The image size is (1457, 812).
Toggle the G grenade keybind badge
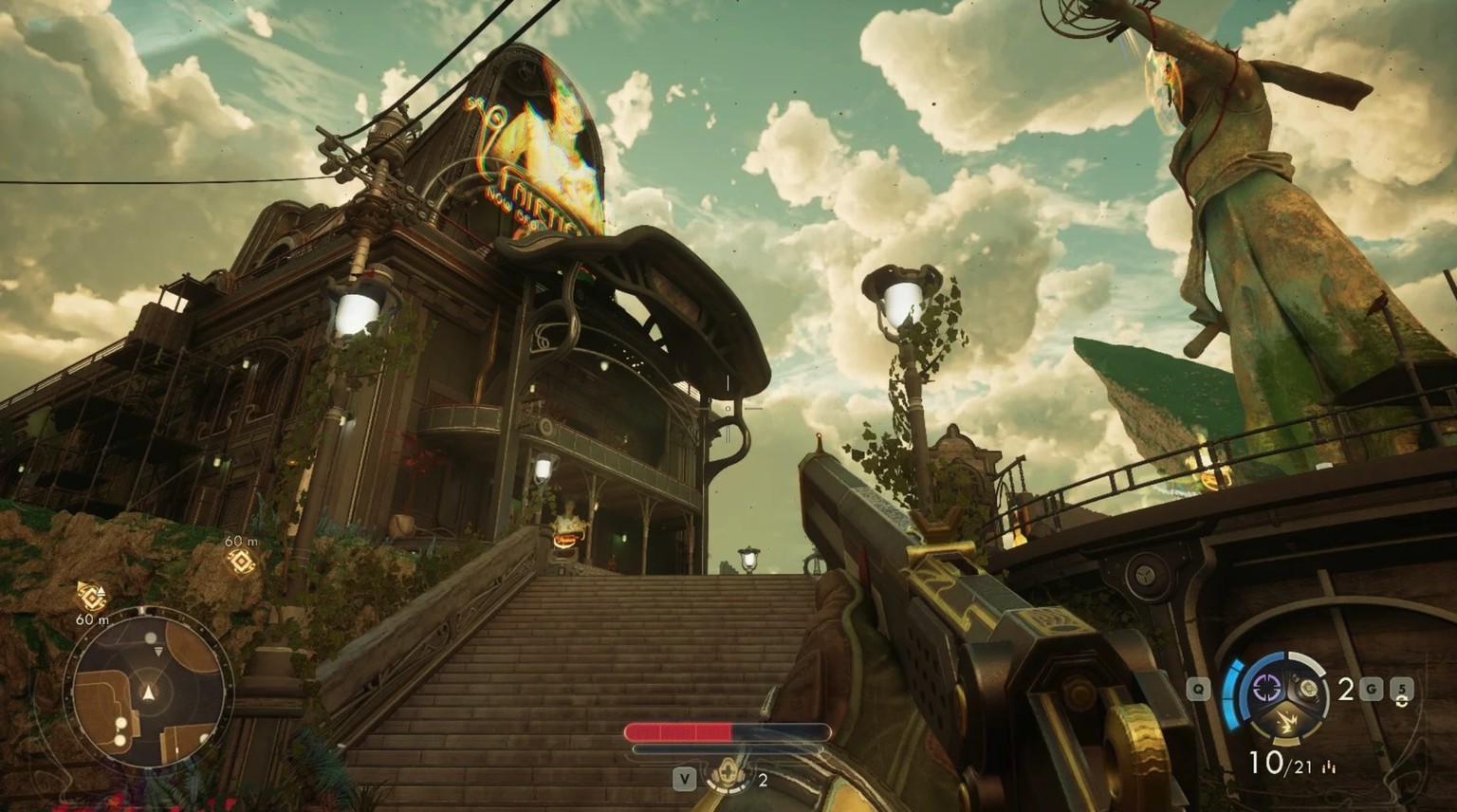(x=1371, y=689)
